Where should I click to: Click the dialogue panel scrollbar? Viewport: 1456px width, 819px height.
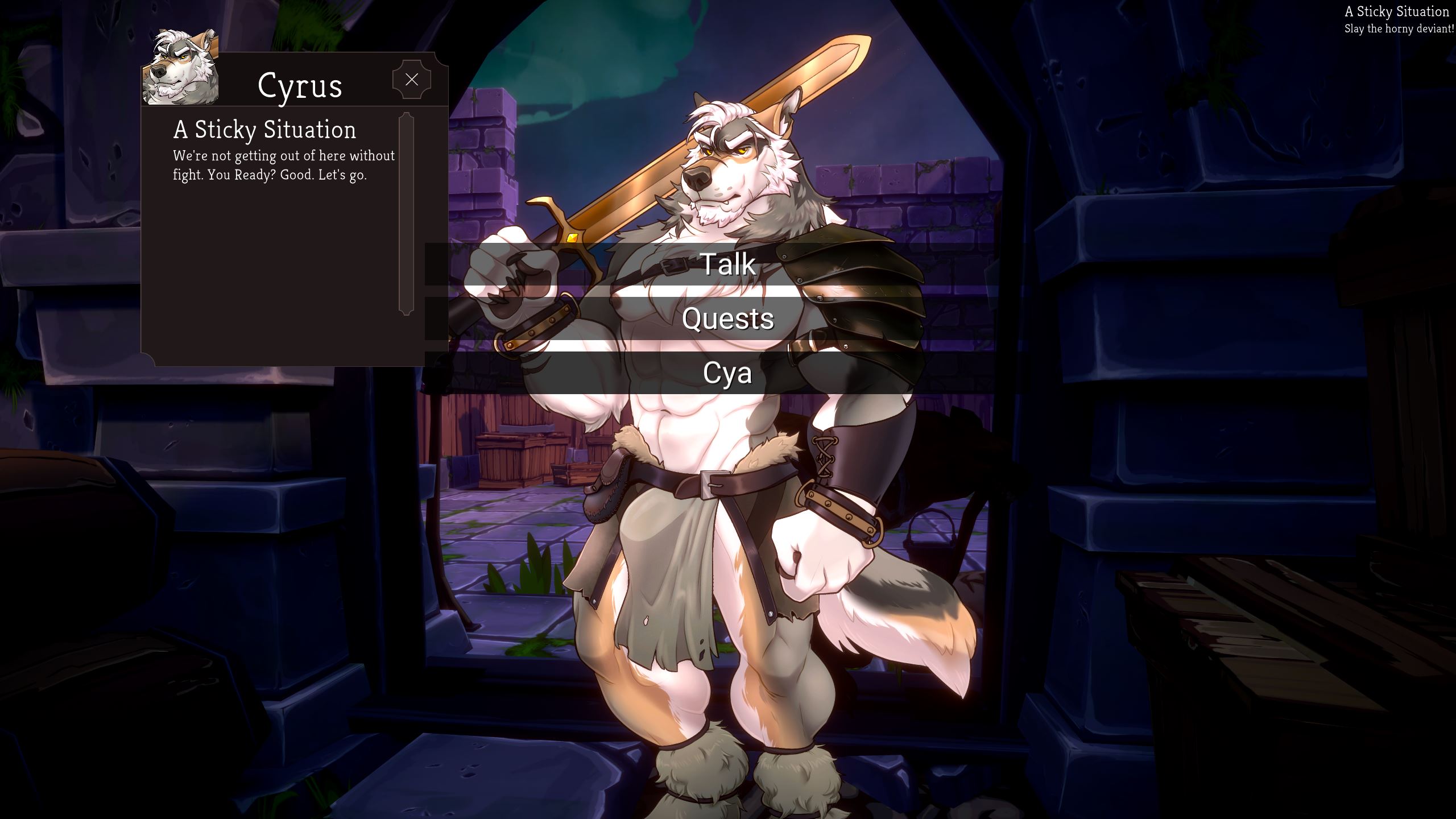pos(406,213)
